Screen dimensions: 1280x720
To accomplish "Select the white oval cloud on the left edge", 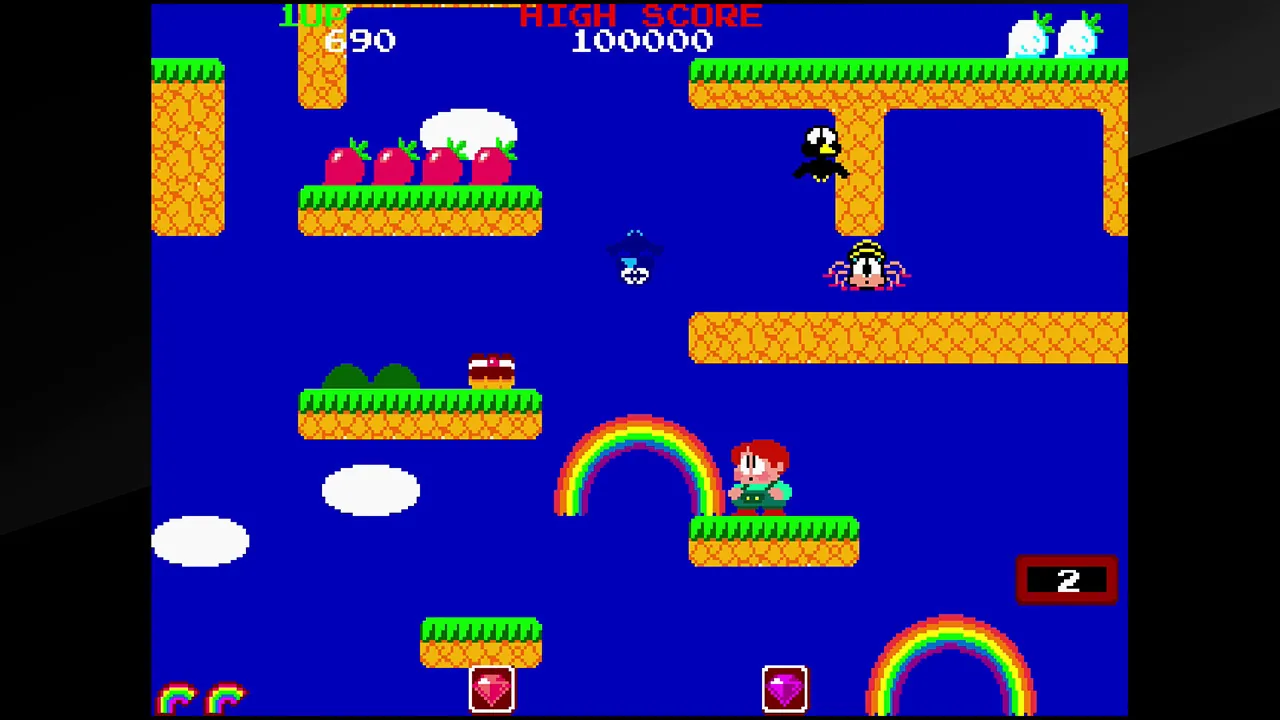I will 200,540.
